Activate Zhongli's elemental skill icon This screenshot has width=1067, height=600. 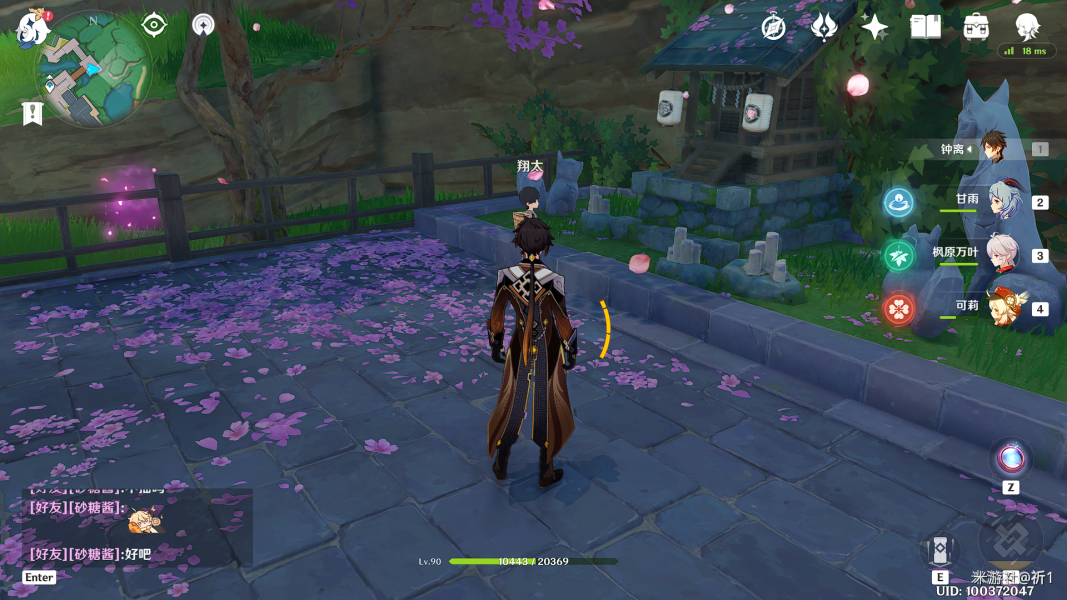point(940,550)
